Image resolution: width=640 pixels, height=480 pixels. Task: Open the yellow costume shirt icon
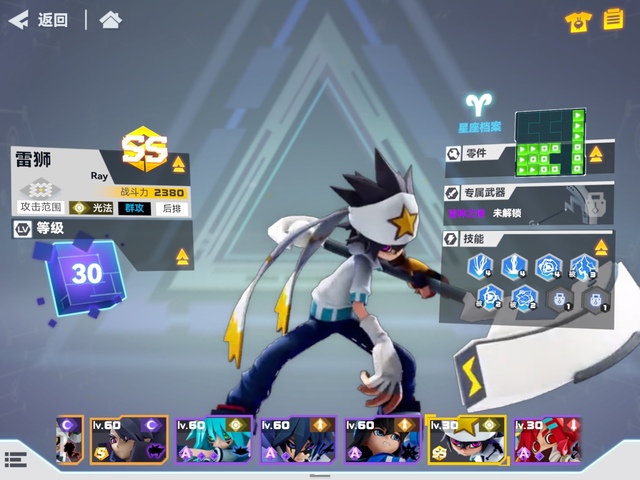coord(576,21)
